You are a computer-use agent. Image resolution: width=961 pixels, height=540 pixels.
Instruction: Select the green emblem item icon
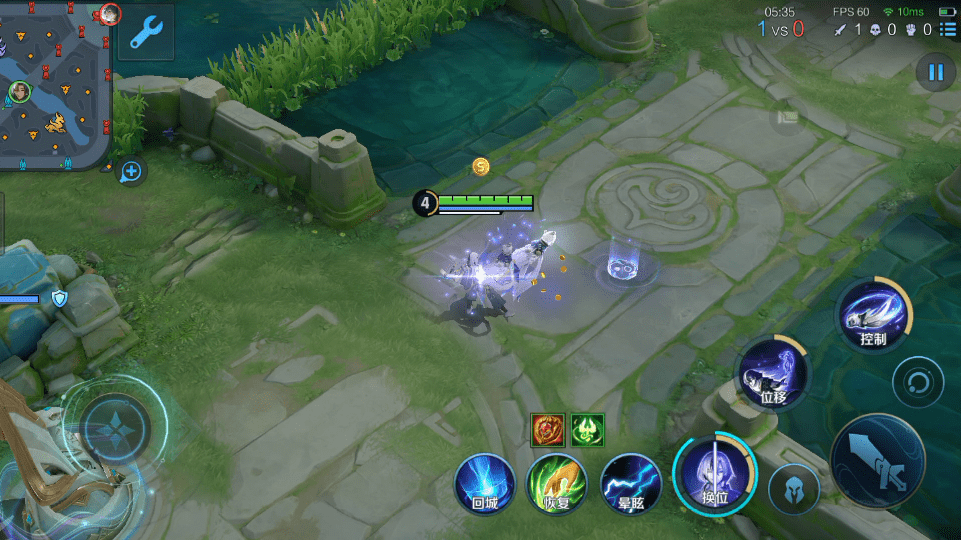click(x=587, y=429)
